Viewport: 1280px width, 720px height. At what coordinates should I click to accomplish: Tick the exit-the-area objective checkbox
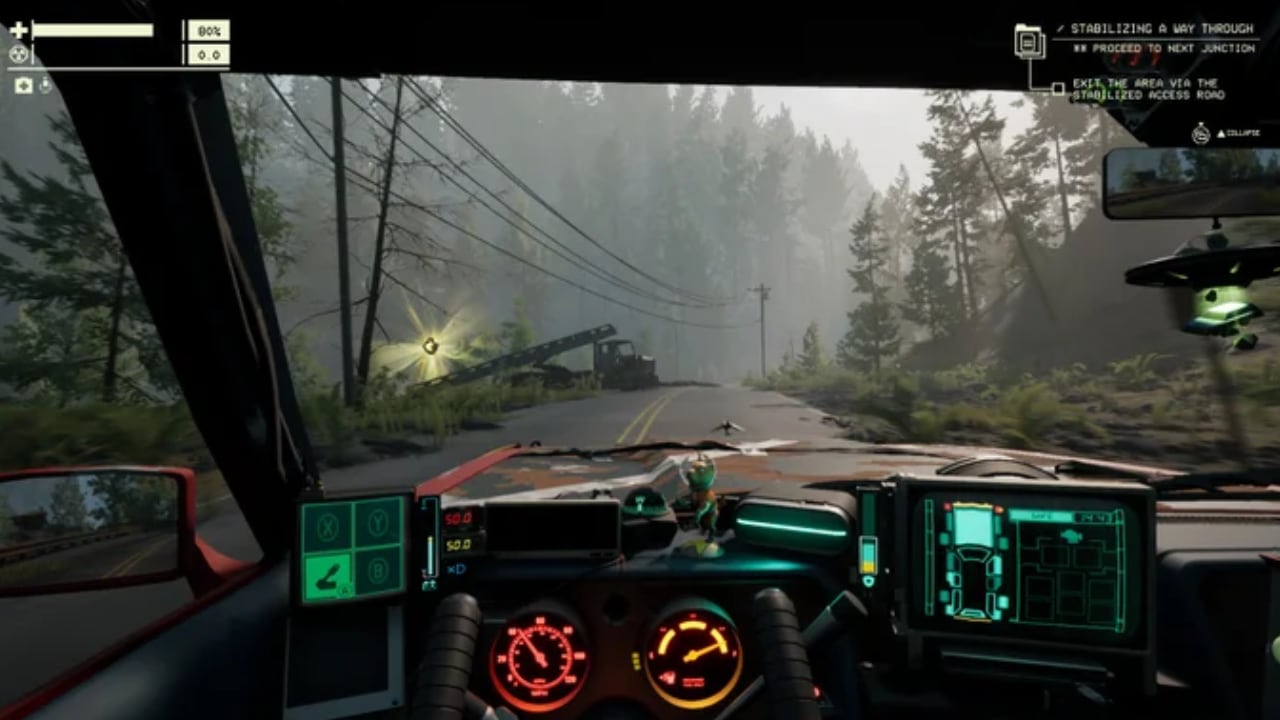tap(1058, 89)
